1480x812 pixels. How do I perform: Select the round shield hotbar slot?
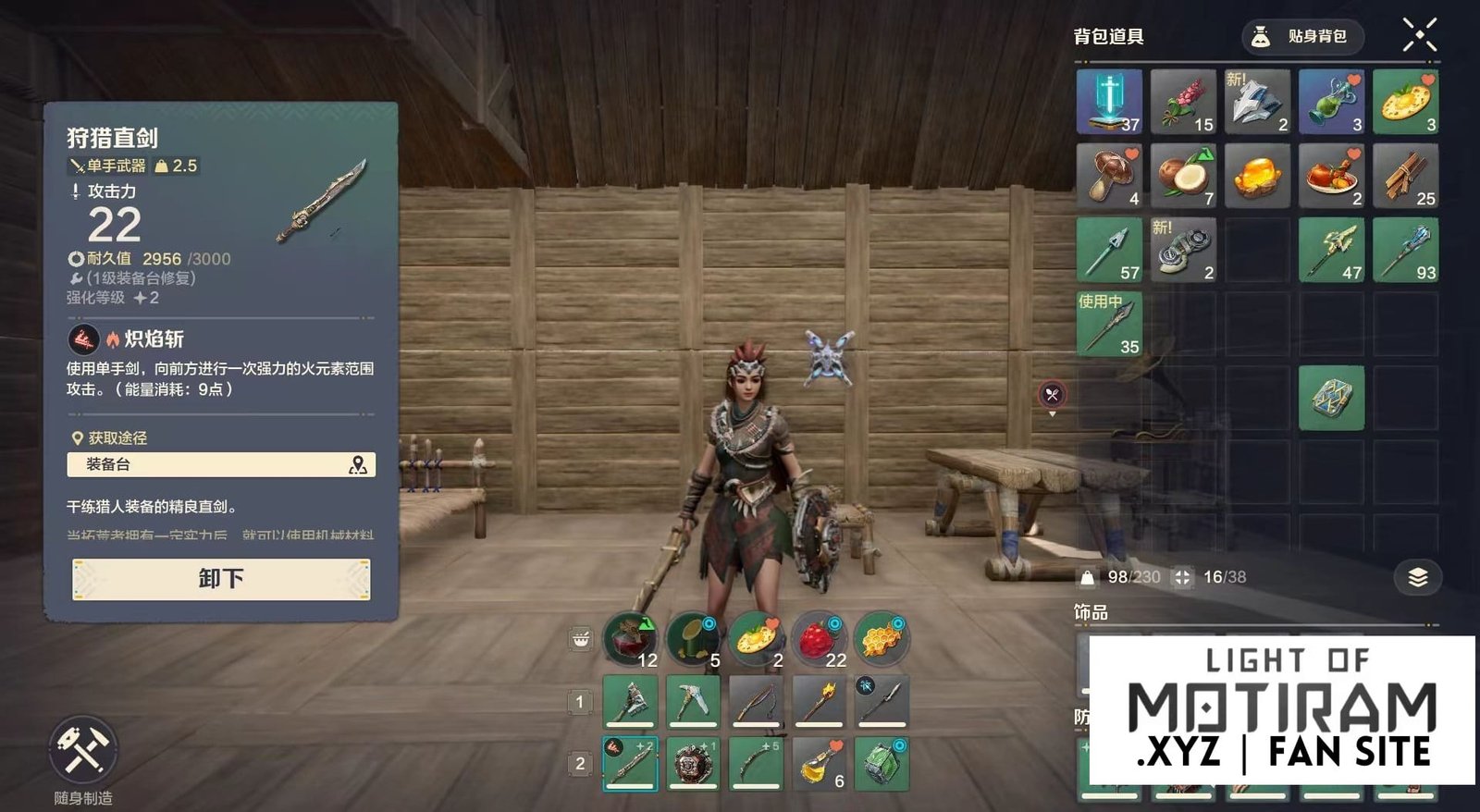click(x=693, y=763)
